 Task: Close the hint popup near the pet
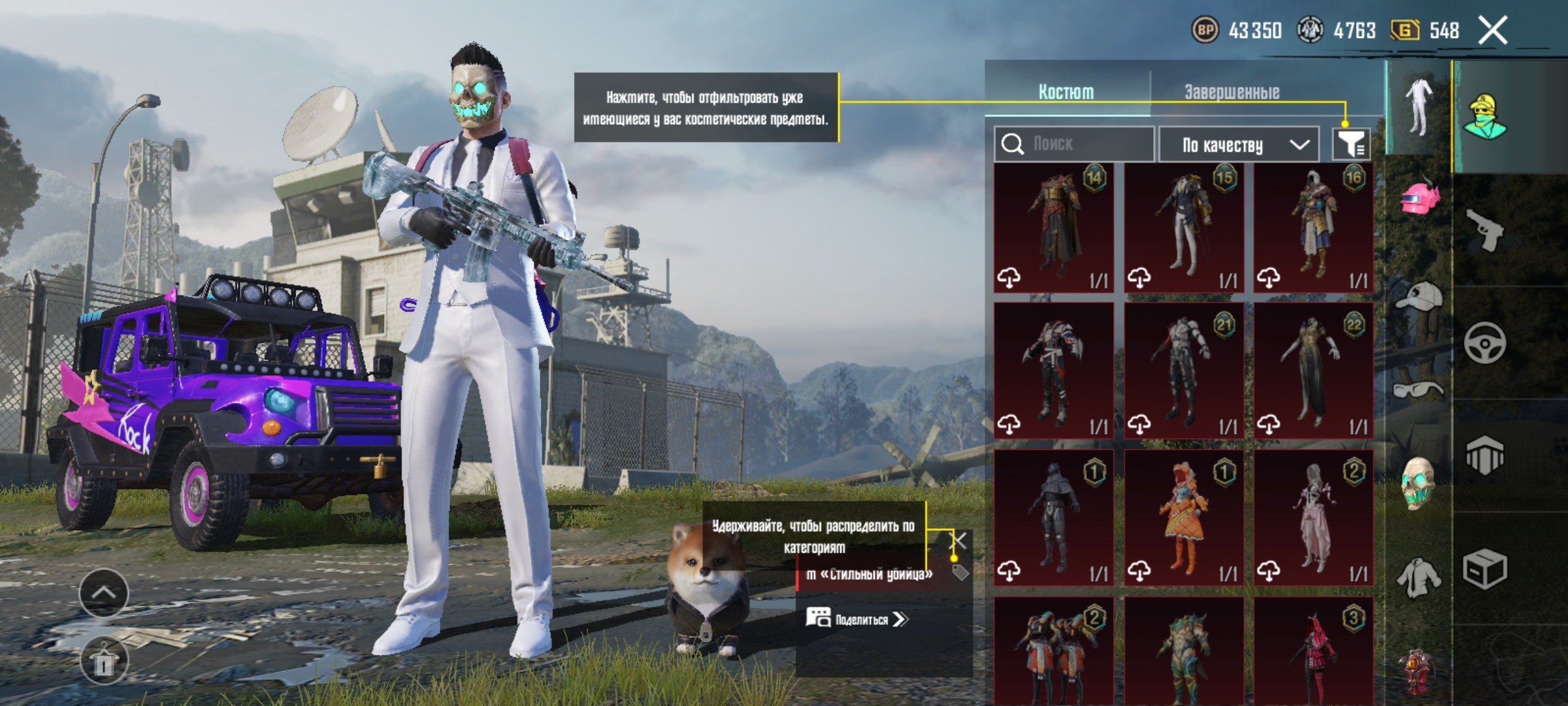[x=957, y=541]
